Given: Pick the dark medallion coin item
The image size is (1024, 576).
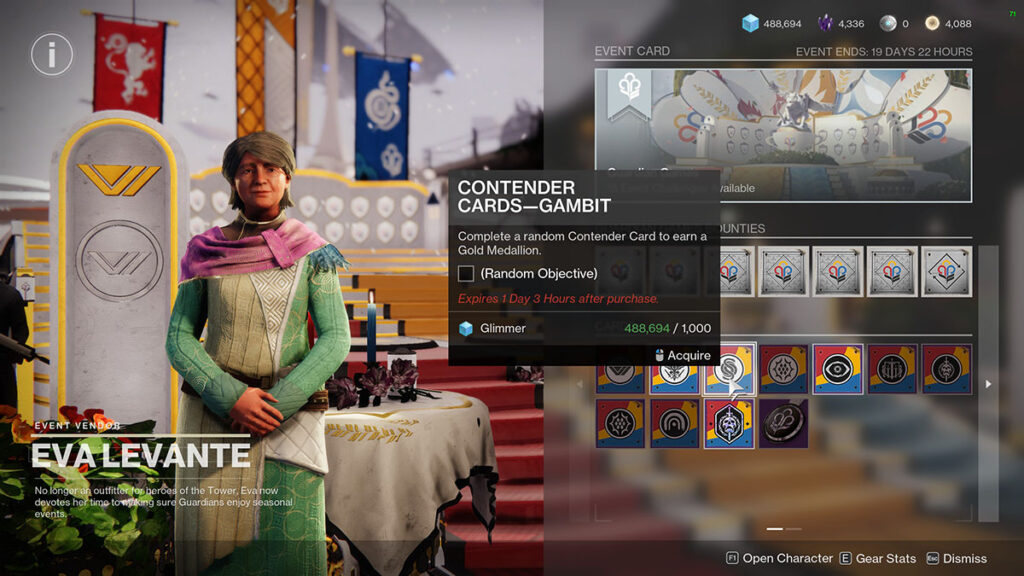Looking at the screenshot, I should [x=783, y=423].
